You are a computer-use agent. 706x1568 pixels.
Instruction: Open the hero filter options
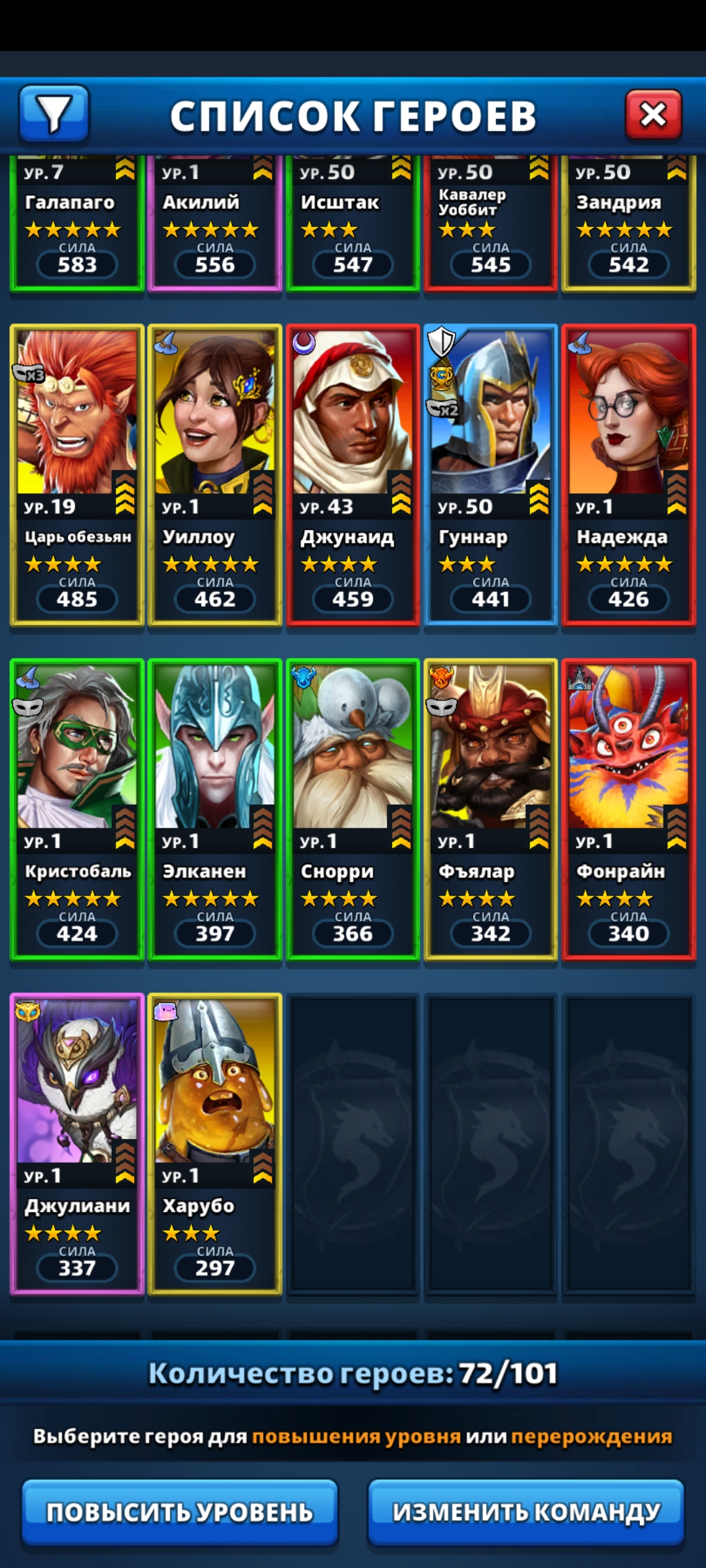click(54, 114)
